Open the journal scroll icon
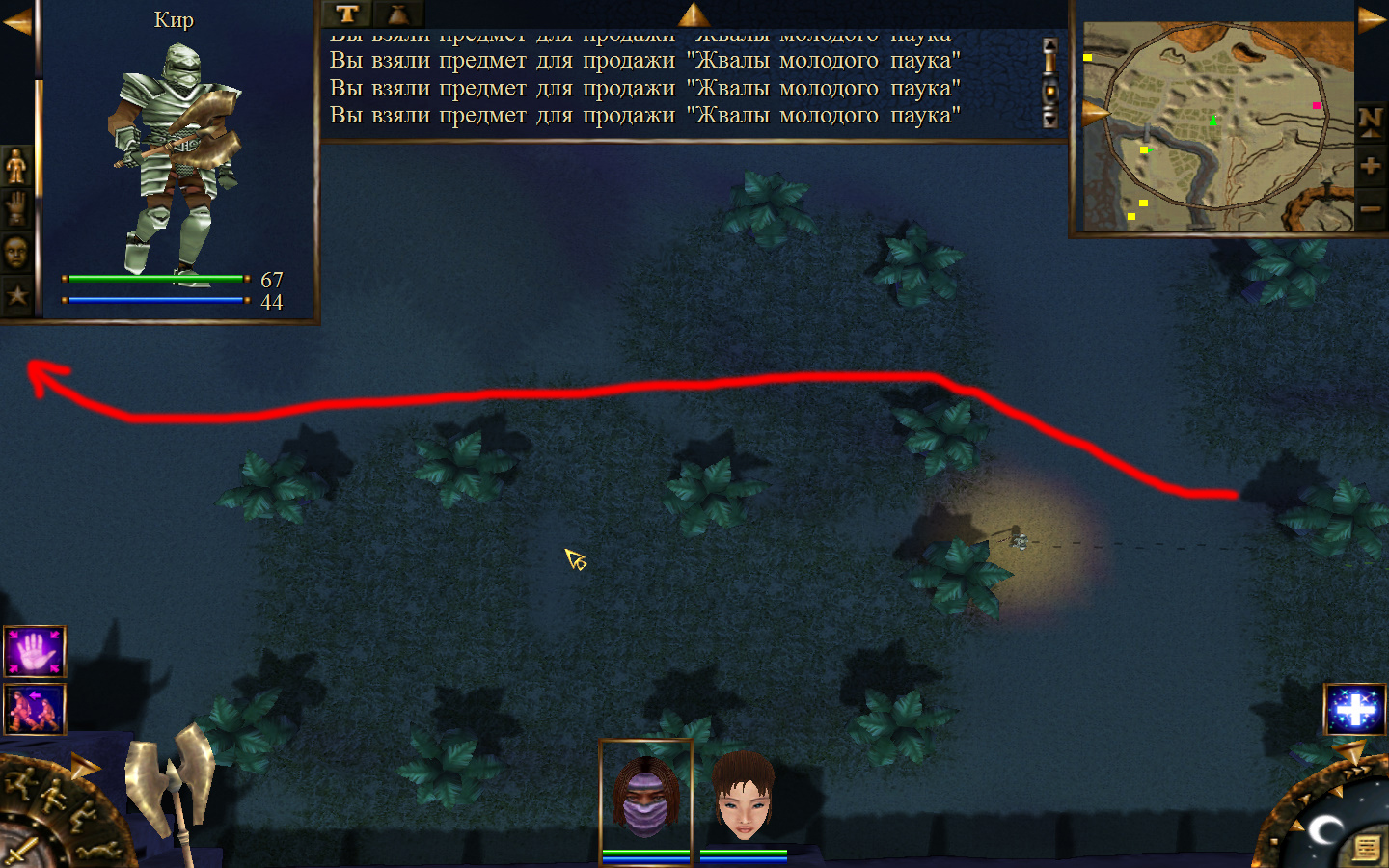The height and width of the screenshot is (868, 1389). (1366, 848)
